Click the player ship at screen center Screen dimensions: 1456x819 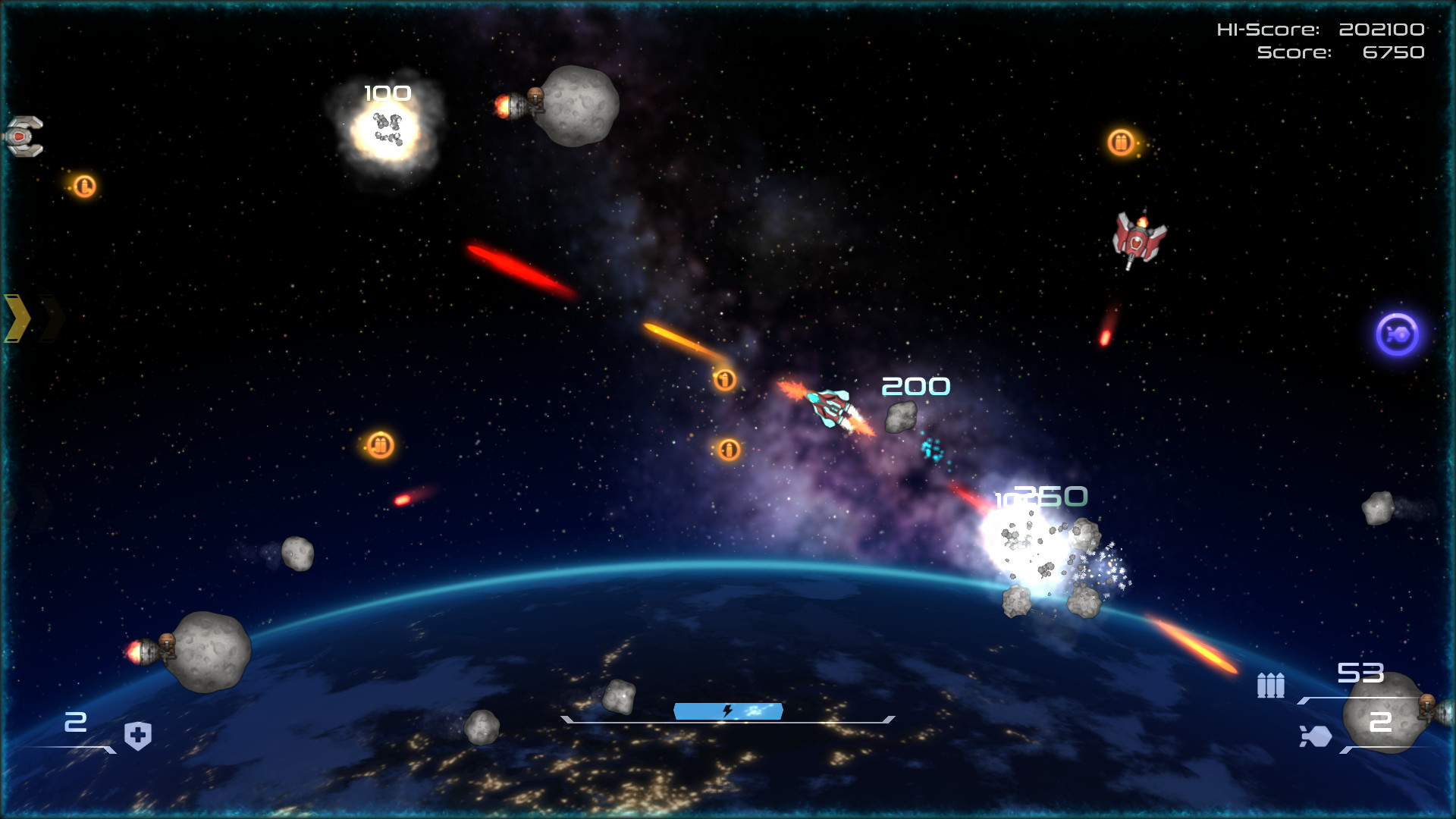point(829,407)
